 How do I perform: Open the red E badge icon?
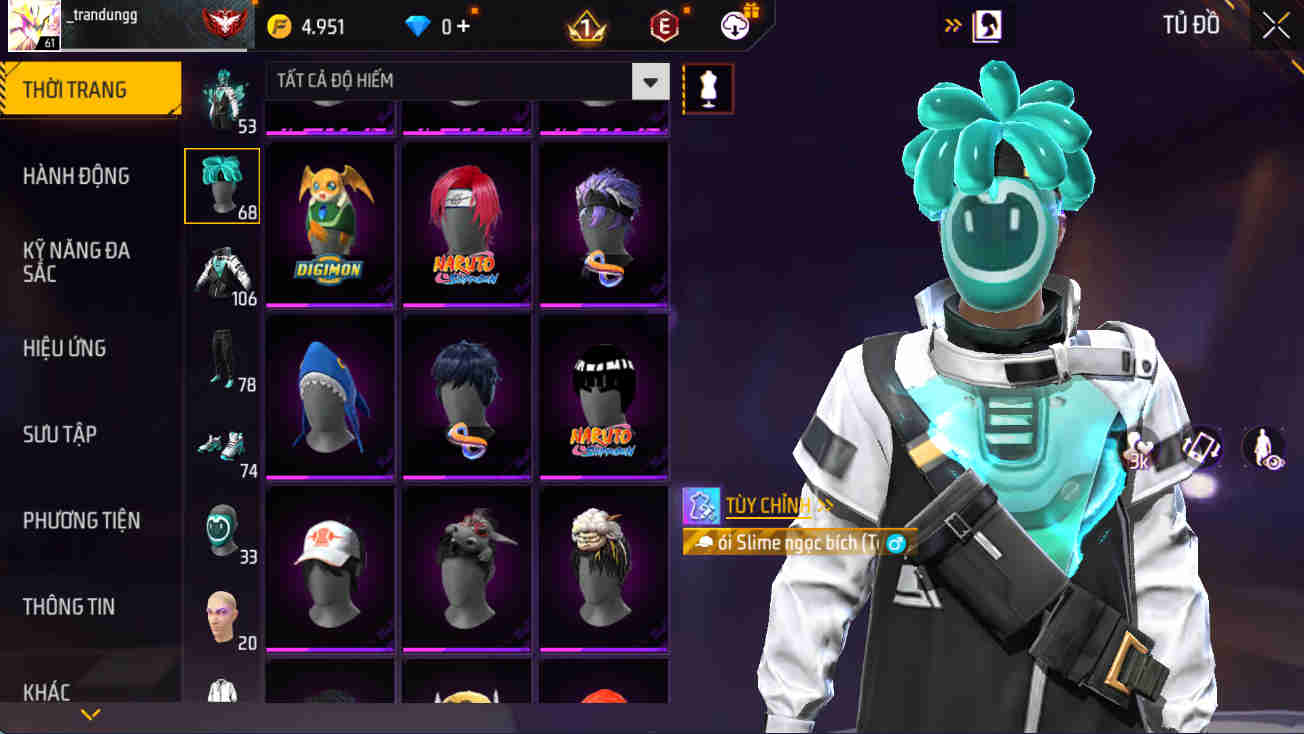664,26
